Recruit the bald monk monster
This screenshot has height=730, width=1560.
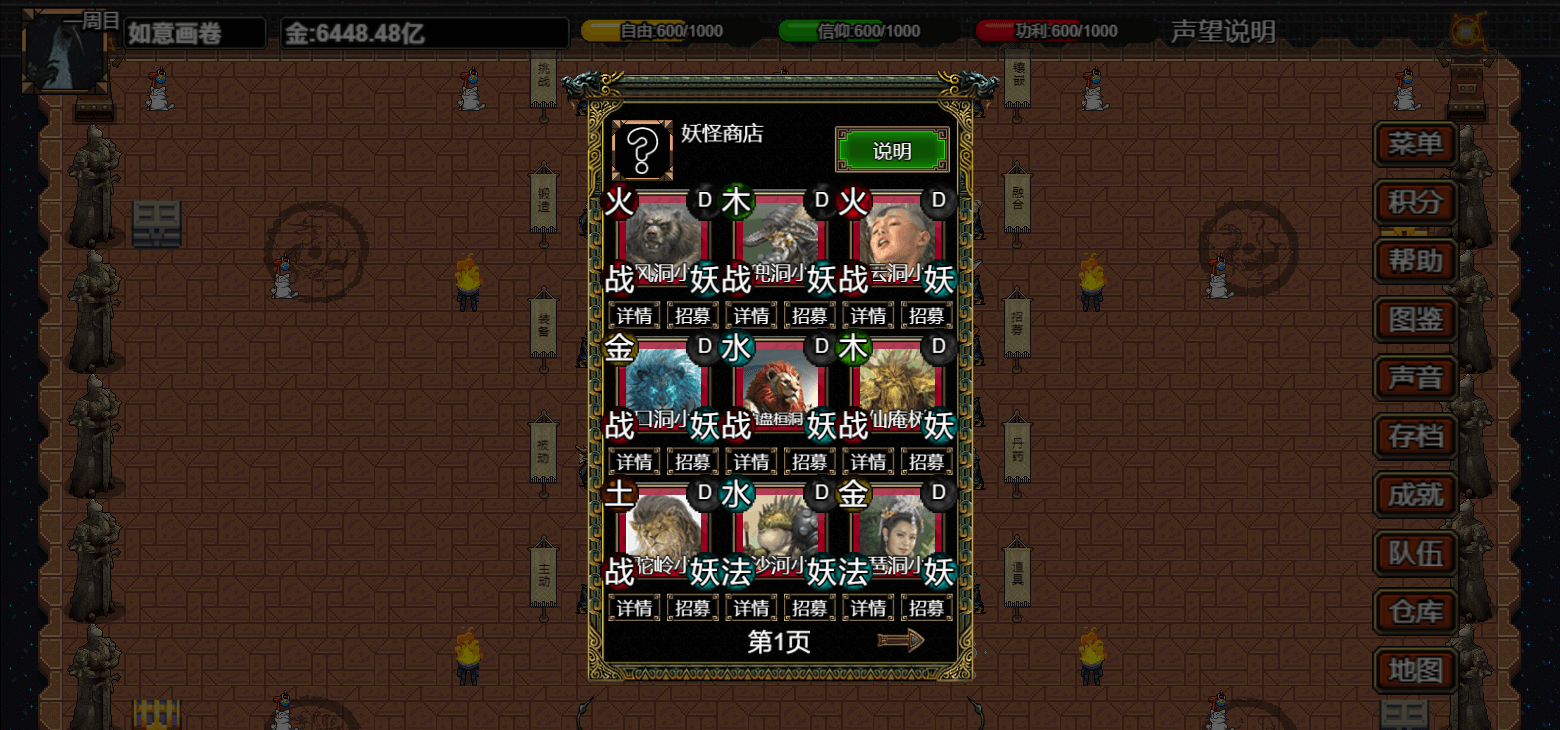[927, 316]
